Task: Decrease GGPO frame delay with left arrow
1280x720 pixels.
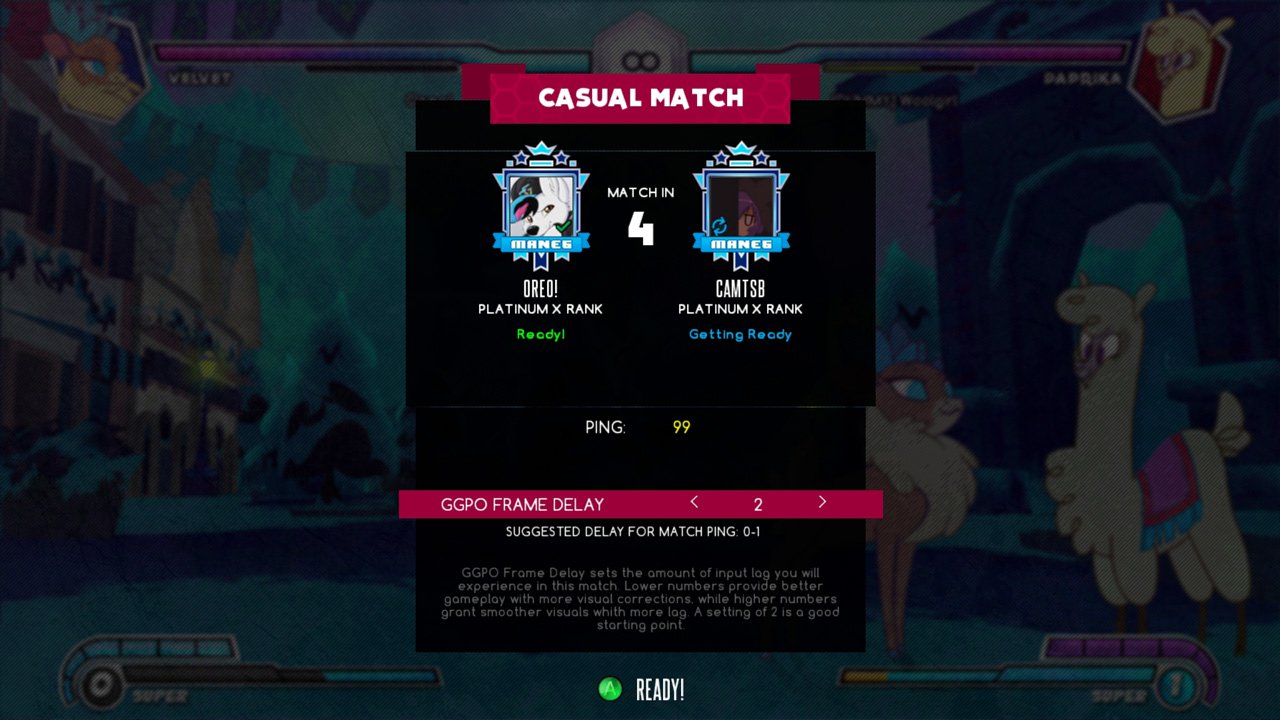Action: click(x=694, y=502)
